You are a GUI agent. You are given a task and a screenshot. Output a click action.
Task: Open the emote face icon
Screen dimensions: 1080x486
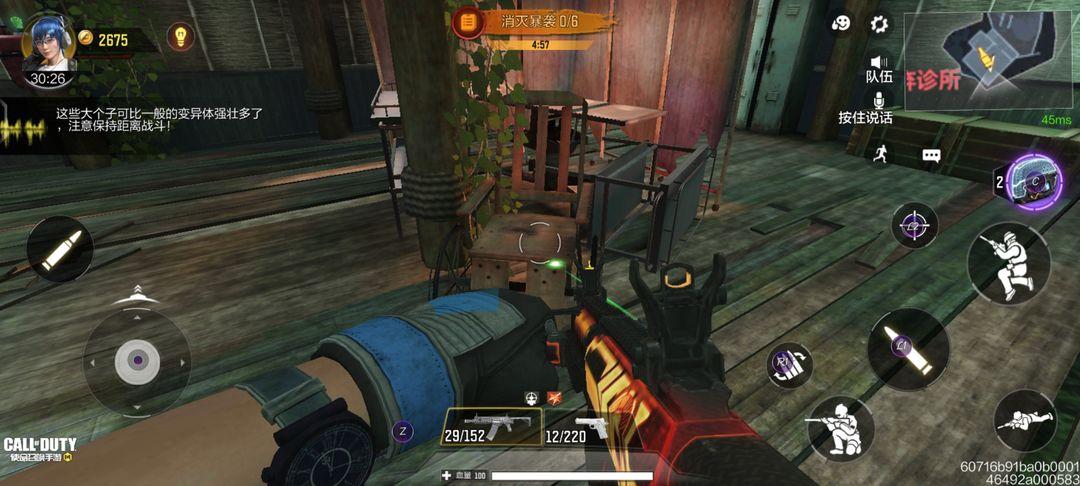point(841,23)
